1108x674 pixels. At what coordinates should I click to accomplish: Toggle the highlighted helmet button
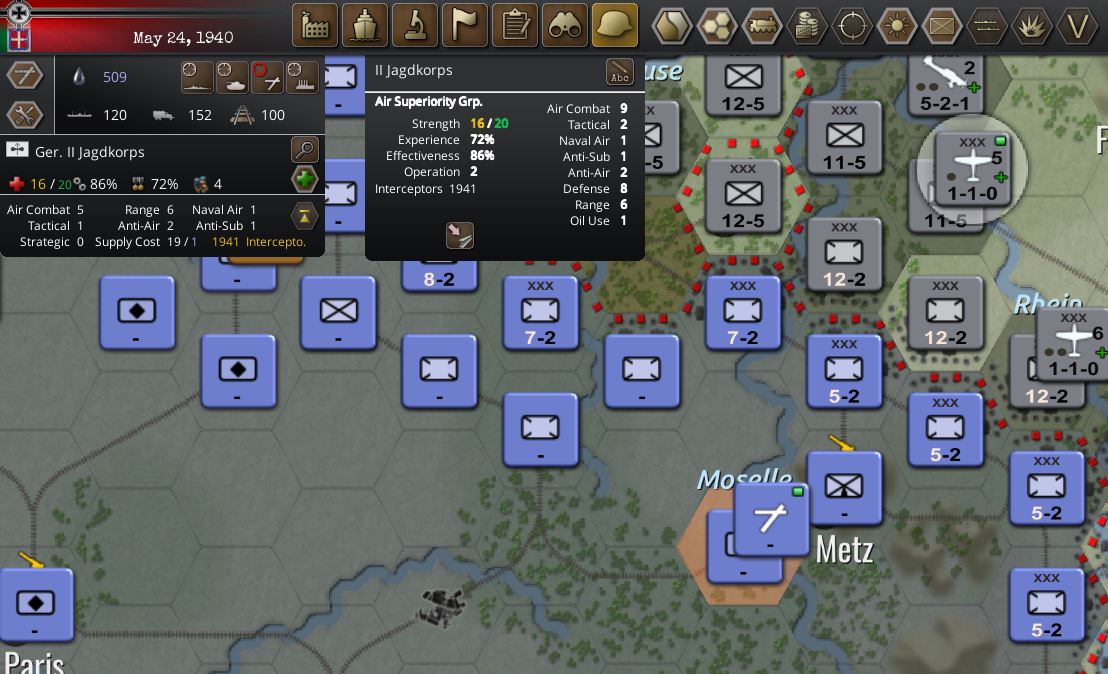click(615, 25)
